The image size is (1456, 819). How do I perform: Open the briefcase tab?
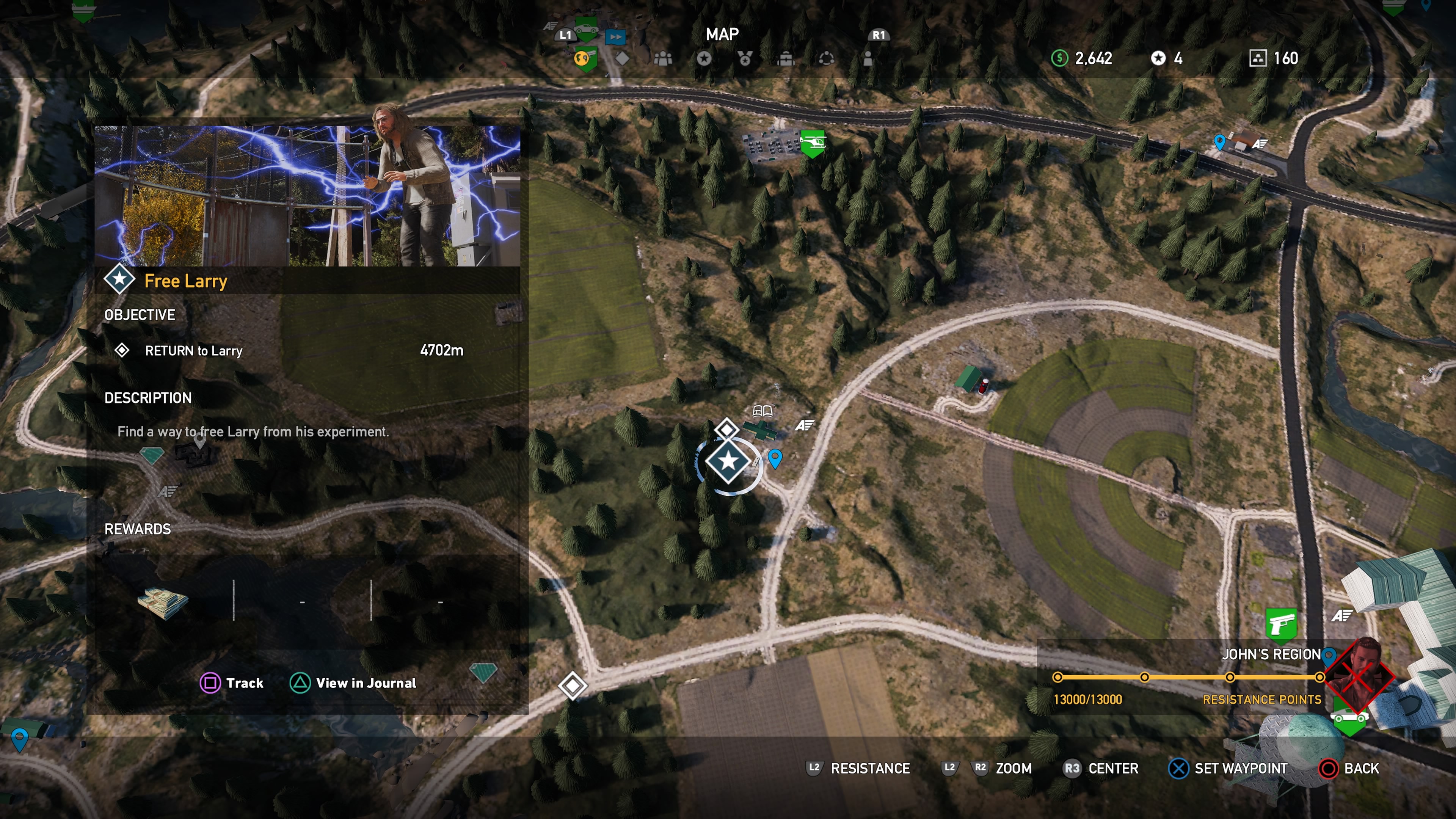click(x=786, y=58)
